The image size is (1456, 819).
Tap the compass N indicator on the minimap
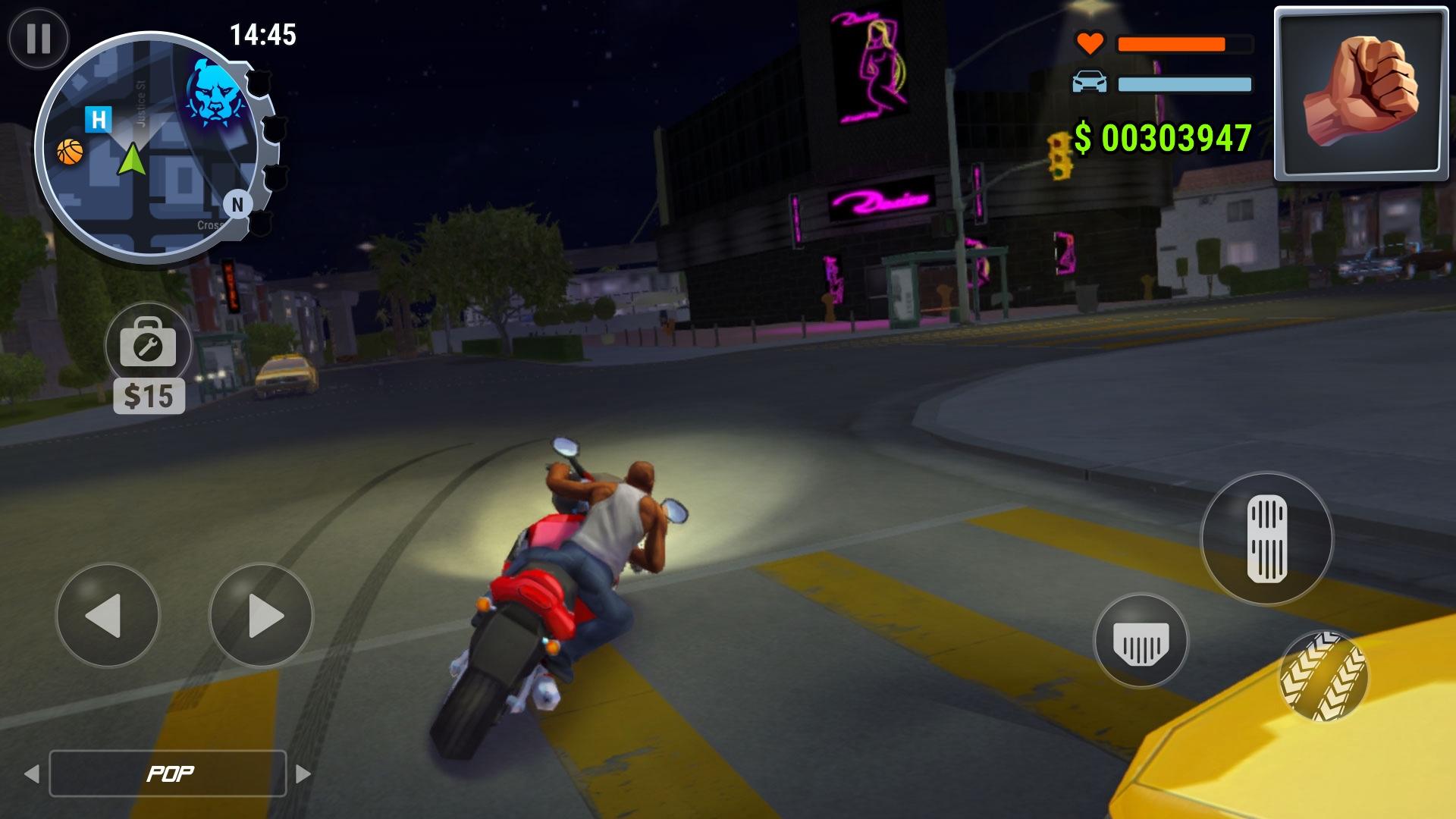click(x=237, y=203)
